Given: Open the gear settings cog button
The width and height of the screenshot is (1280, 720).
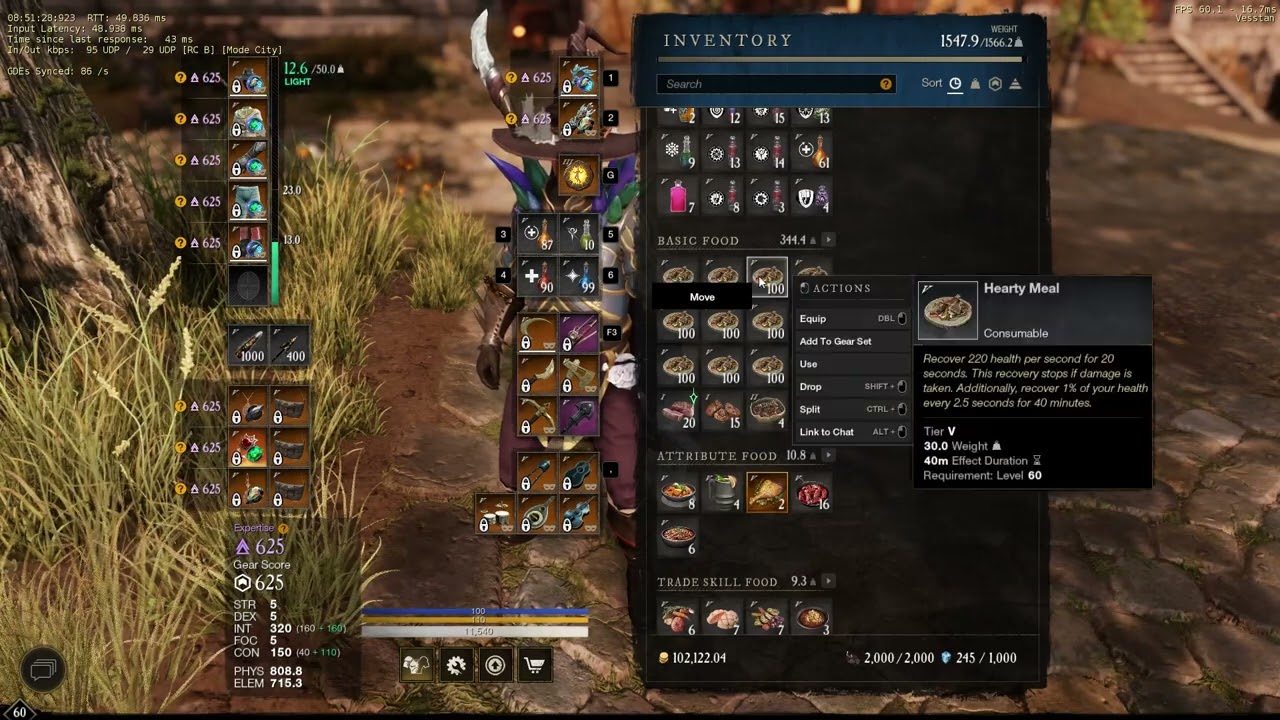Looking at the screenshot, I should pyautogui.click(x=456, y=665).
